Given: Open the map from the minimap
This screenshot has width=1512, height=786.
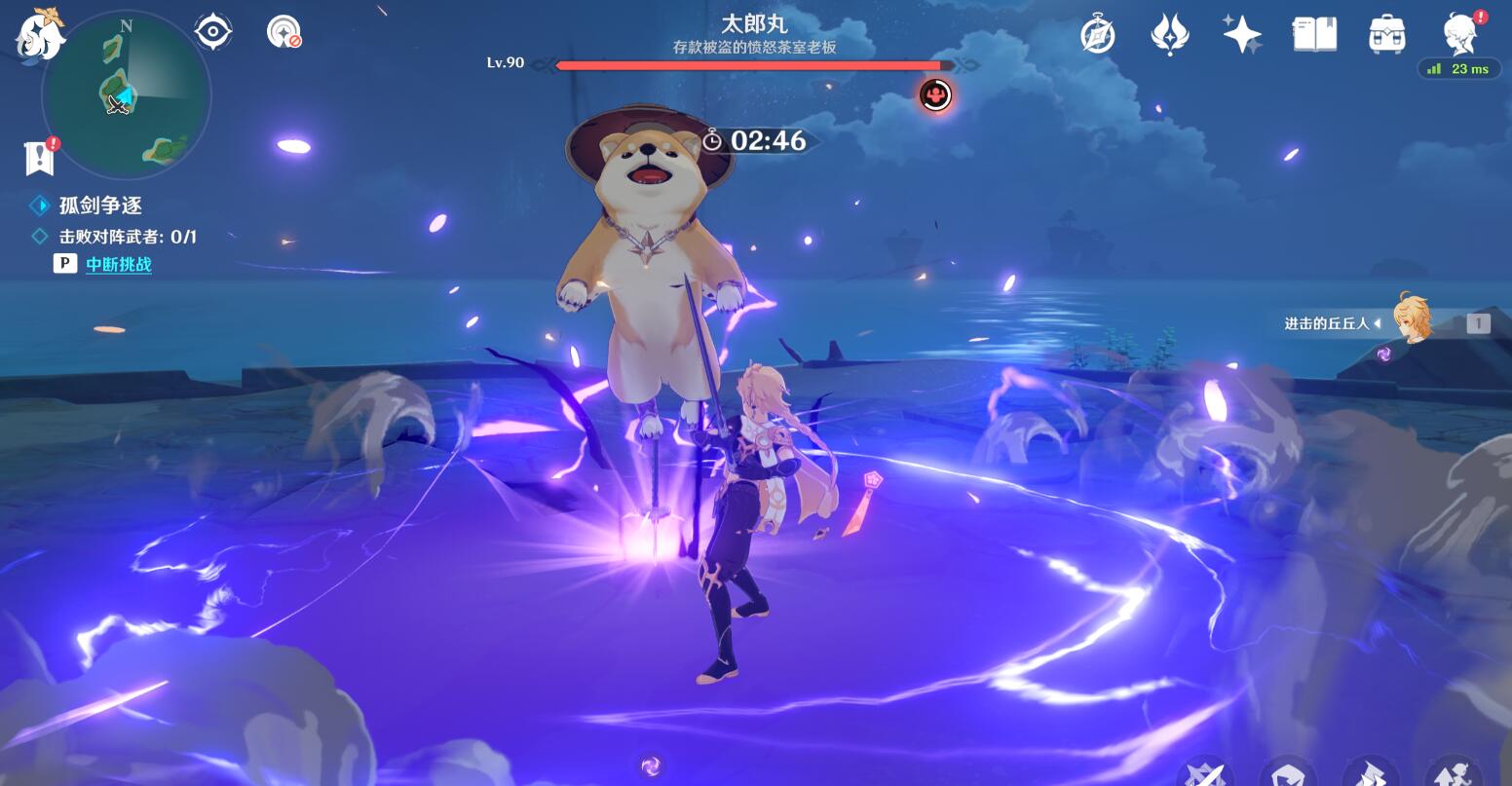Looking at the screenshot, I should (x=126, y=95).
